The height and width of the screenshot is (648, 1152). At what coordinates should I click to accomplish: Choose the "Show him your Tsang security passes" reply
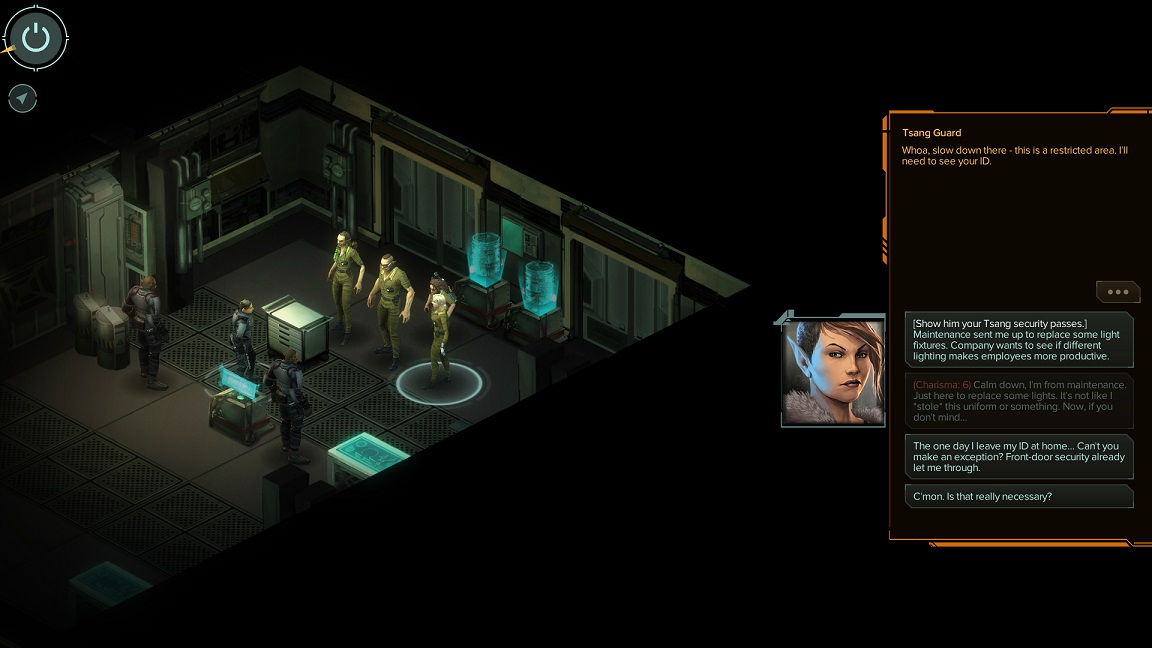1019,339
